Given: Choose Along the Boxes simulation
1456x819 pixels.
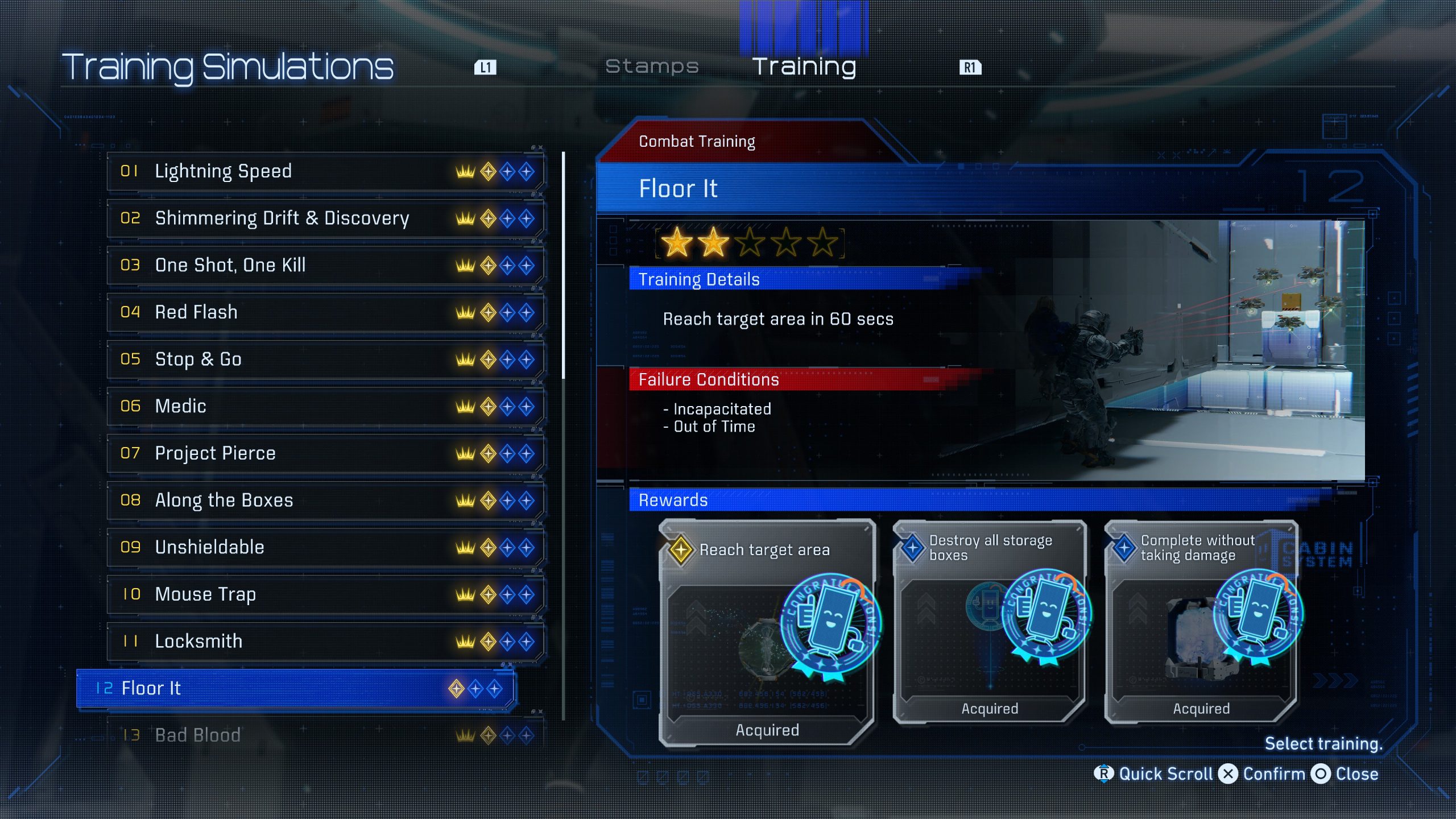Looking at the screenshot, I should click(x=324, y=500).
